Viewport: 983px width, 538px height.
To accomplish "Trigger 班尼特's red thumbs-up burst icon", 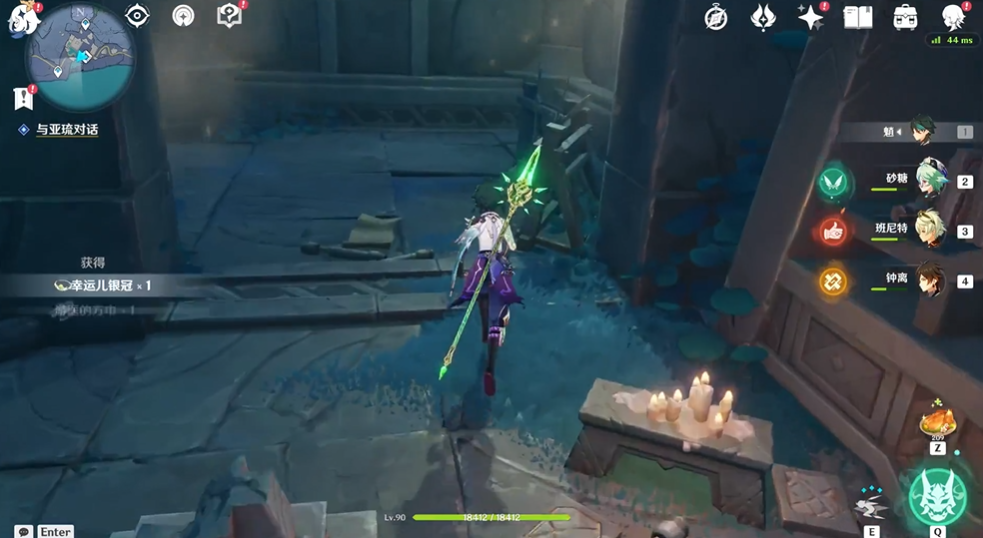I will (x=832, y=232).
